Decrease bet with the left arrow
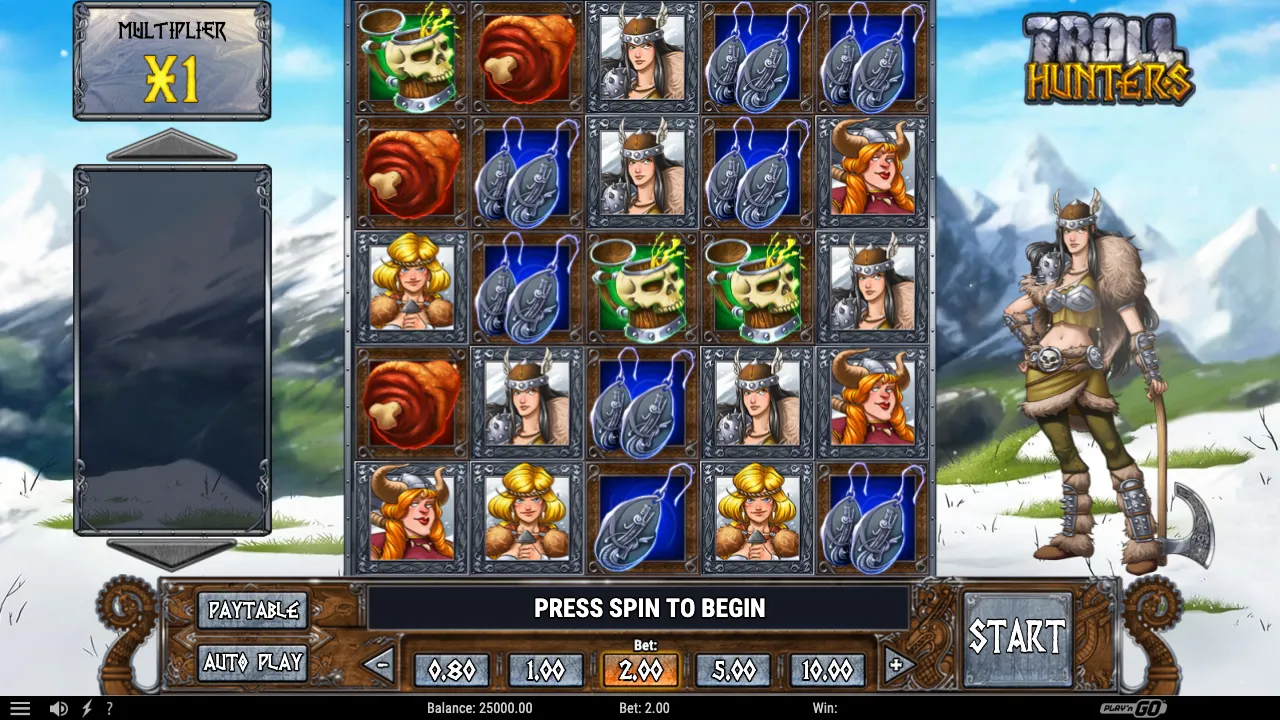 pyautogui.click(x=379, y=664)
